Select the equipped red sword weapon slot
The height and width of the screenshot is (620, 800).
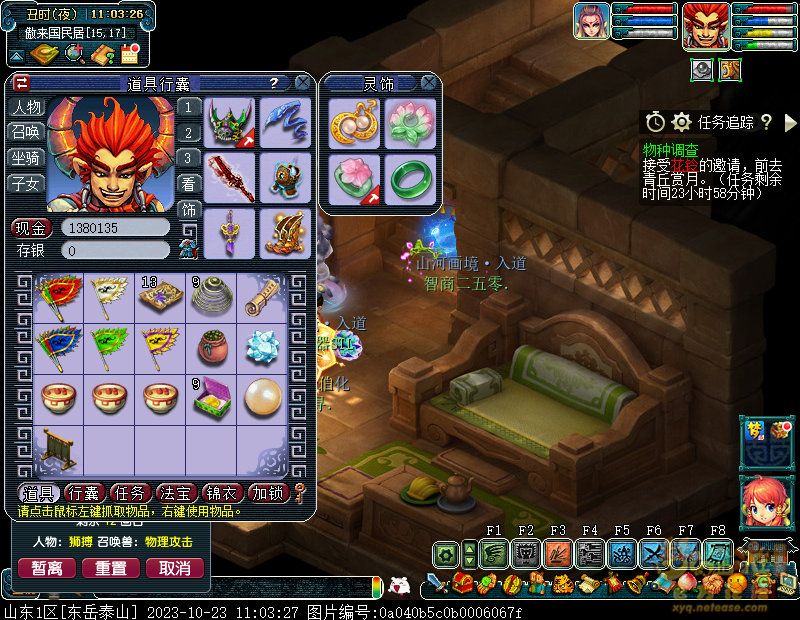(229, 177)
